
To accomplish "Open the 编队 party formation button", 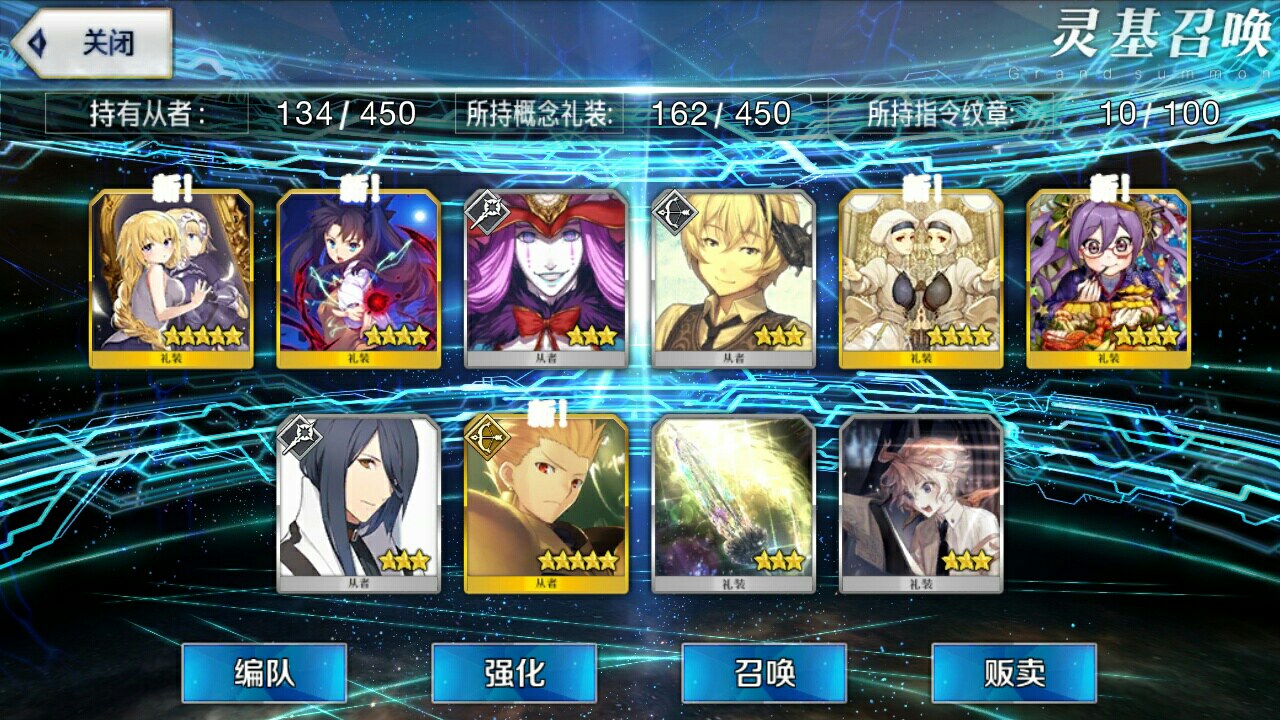I will [264, 673].
